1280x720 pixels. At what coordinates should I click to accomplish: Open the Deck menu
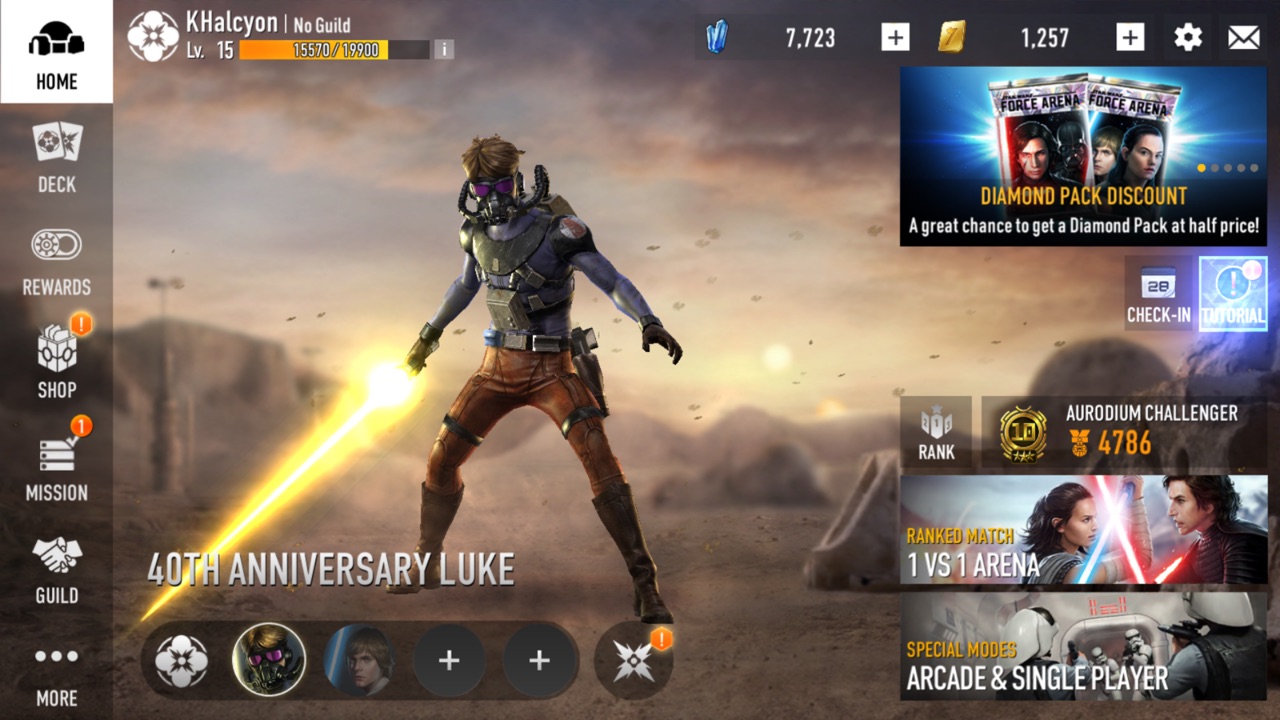[x=56, y=156]
